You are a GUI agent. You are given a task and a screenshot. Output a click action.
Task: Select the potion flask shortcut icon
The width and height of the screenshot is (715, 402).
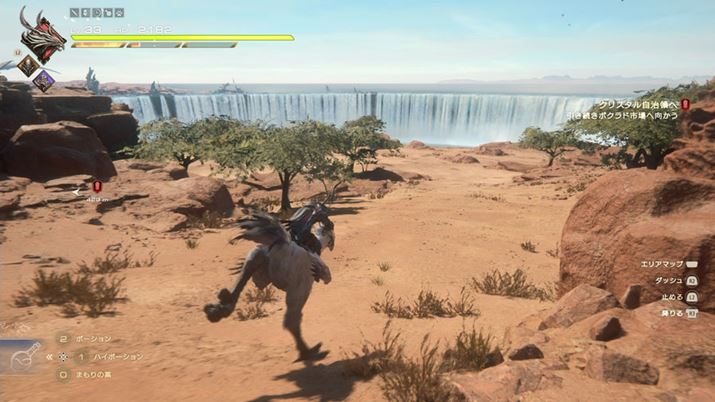pyautogui.click(x=25, y=356)
